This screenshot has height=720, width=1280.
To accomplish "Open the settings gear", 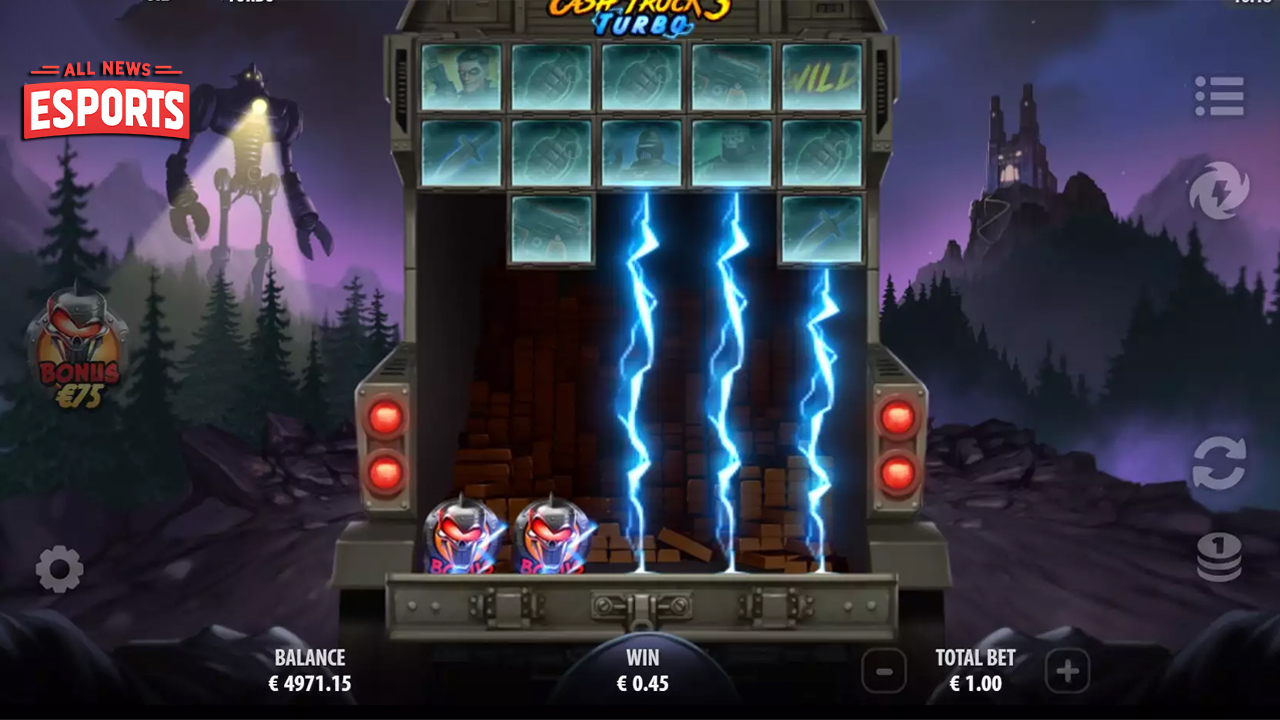I will coord(57,570).
